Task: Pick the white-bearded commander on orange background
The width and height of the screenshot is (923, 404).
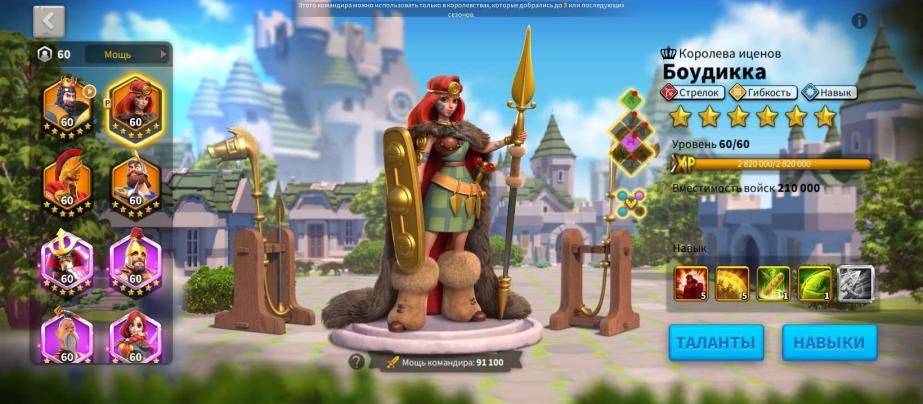Action: tap(135, 181)
